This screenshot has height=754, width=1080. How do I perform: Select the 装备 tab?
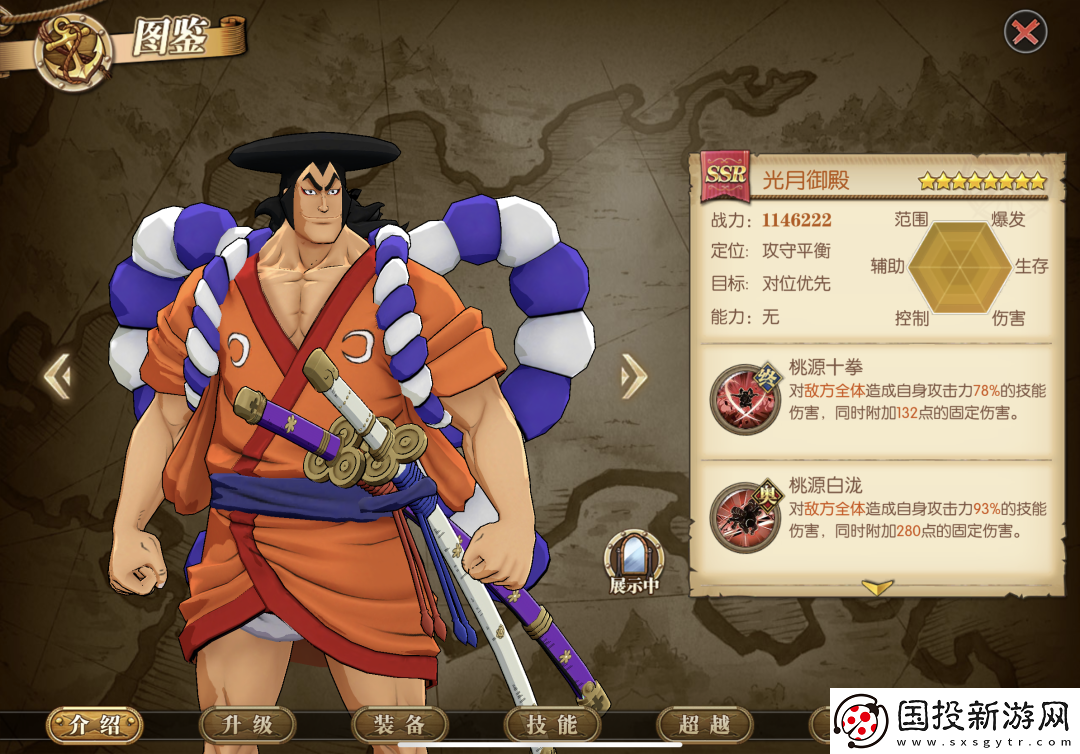tap(400, 725)
